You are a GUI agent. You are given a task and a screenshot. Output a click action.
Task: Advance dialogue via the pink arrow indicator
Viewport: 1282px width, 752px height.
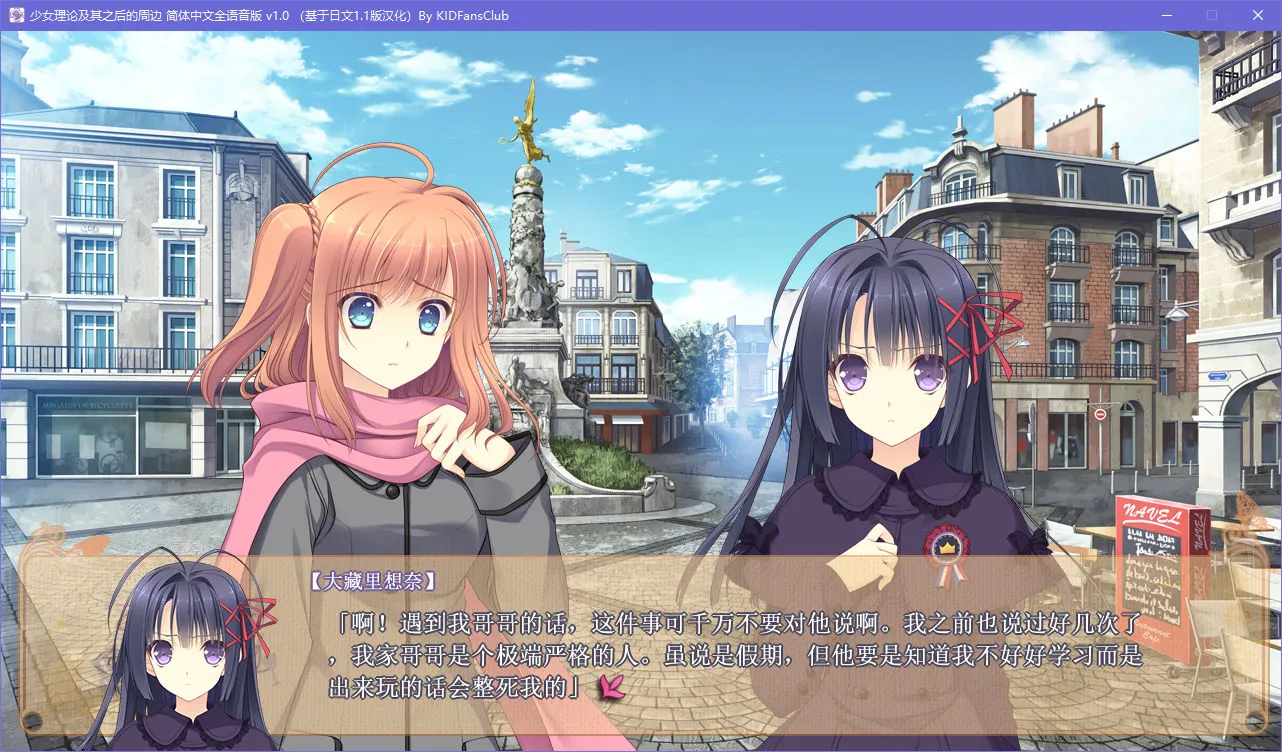[611, 686]
